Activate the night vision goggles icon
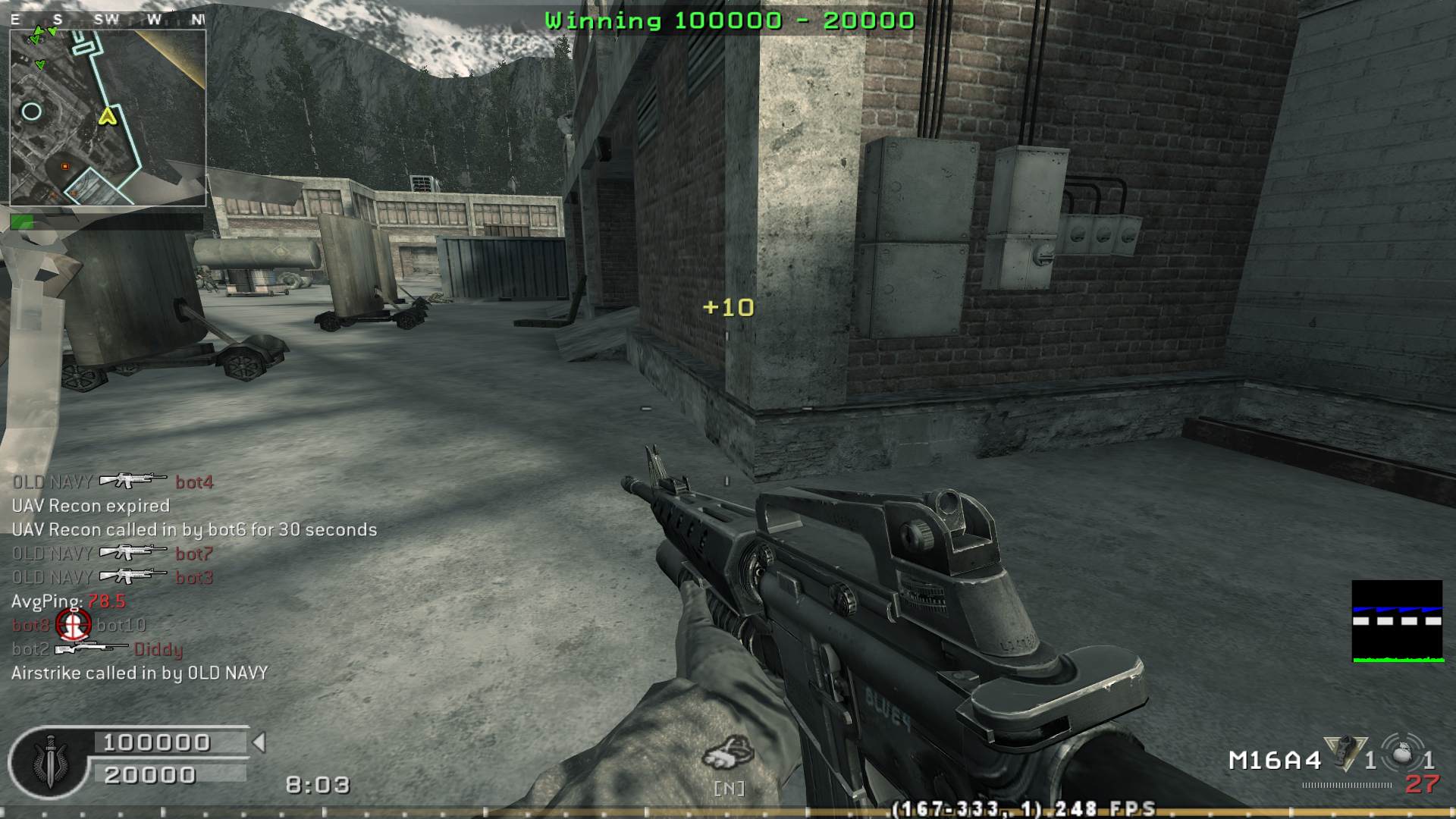The image size is (1456, 819). pyautogui.click(x=728, y=755)
